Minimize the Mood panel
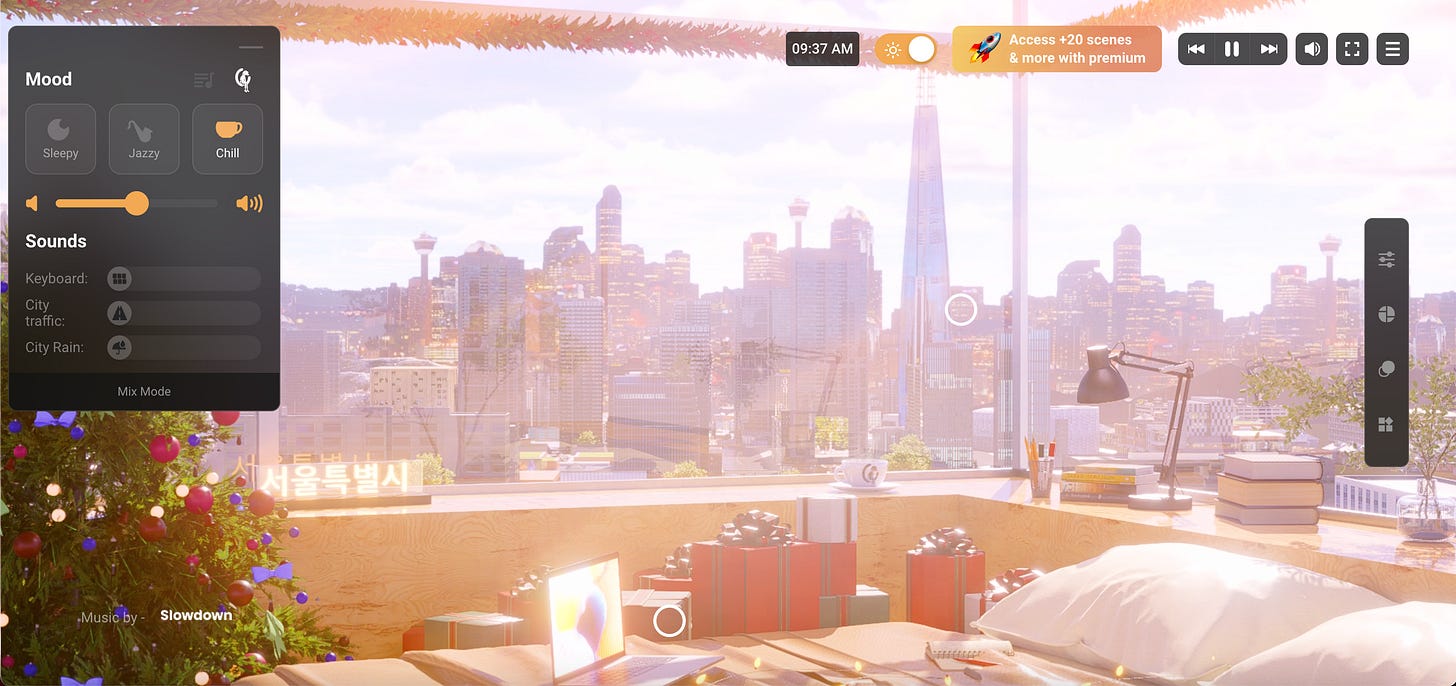 [251, 47]
